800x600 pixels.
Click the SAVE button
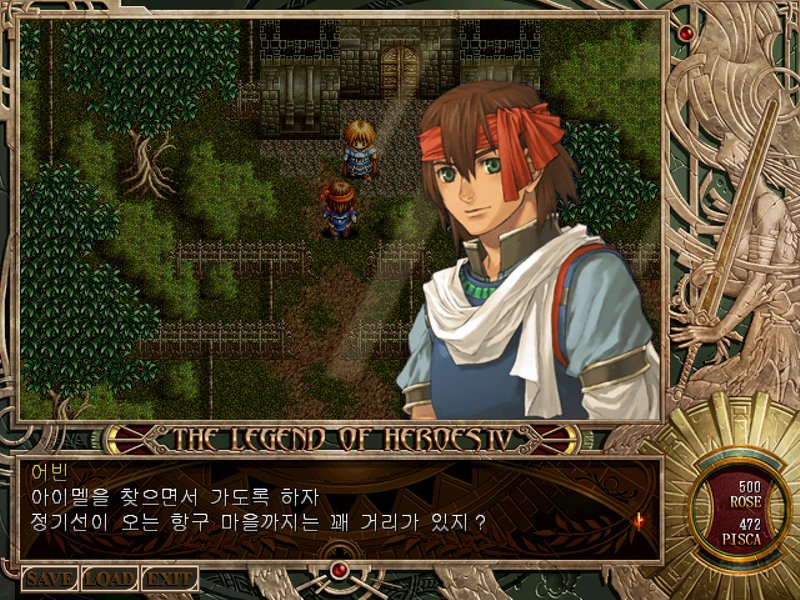tap(49, 578)
